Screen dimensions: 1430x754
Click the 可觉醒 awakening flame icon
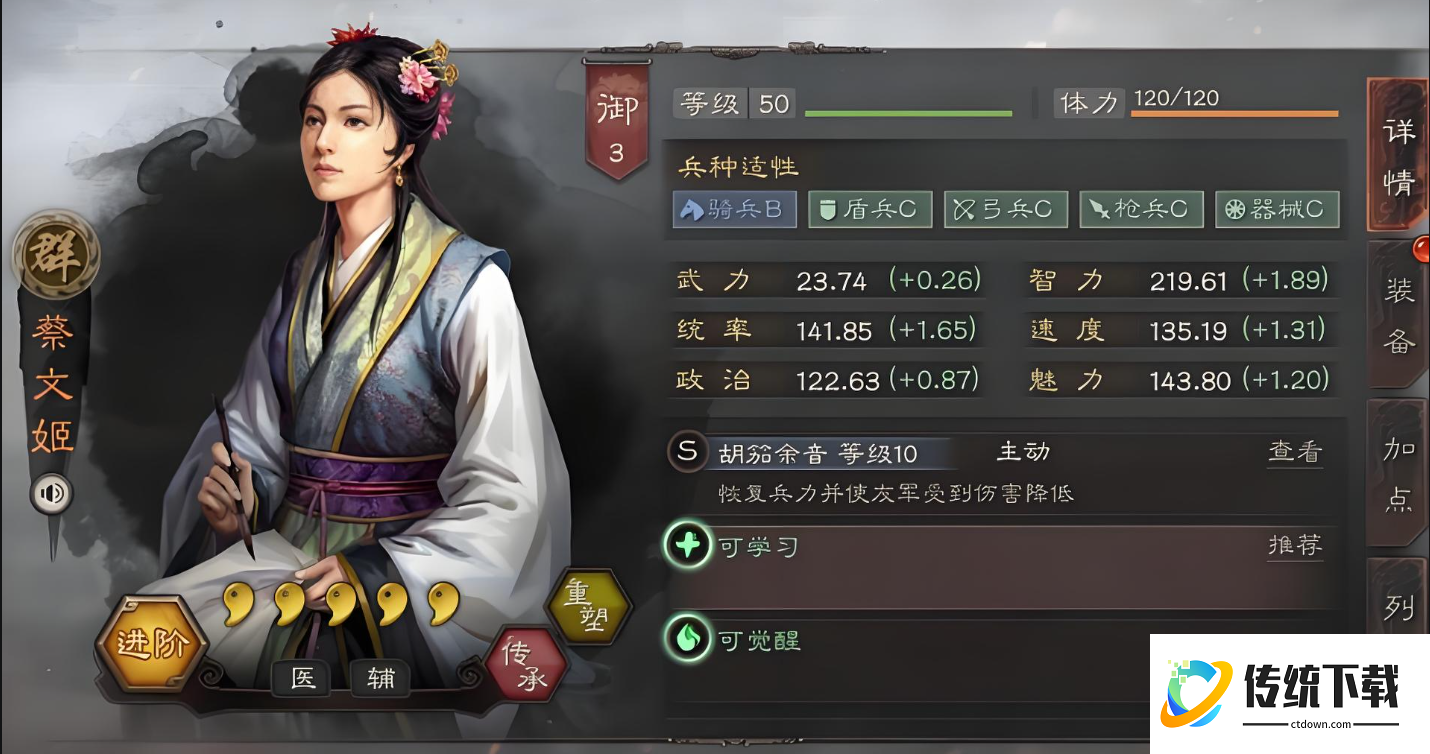686,640
